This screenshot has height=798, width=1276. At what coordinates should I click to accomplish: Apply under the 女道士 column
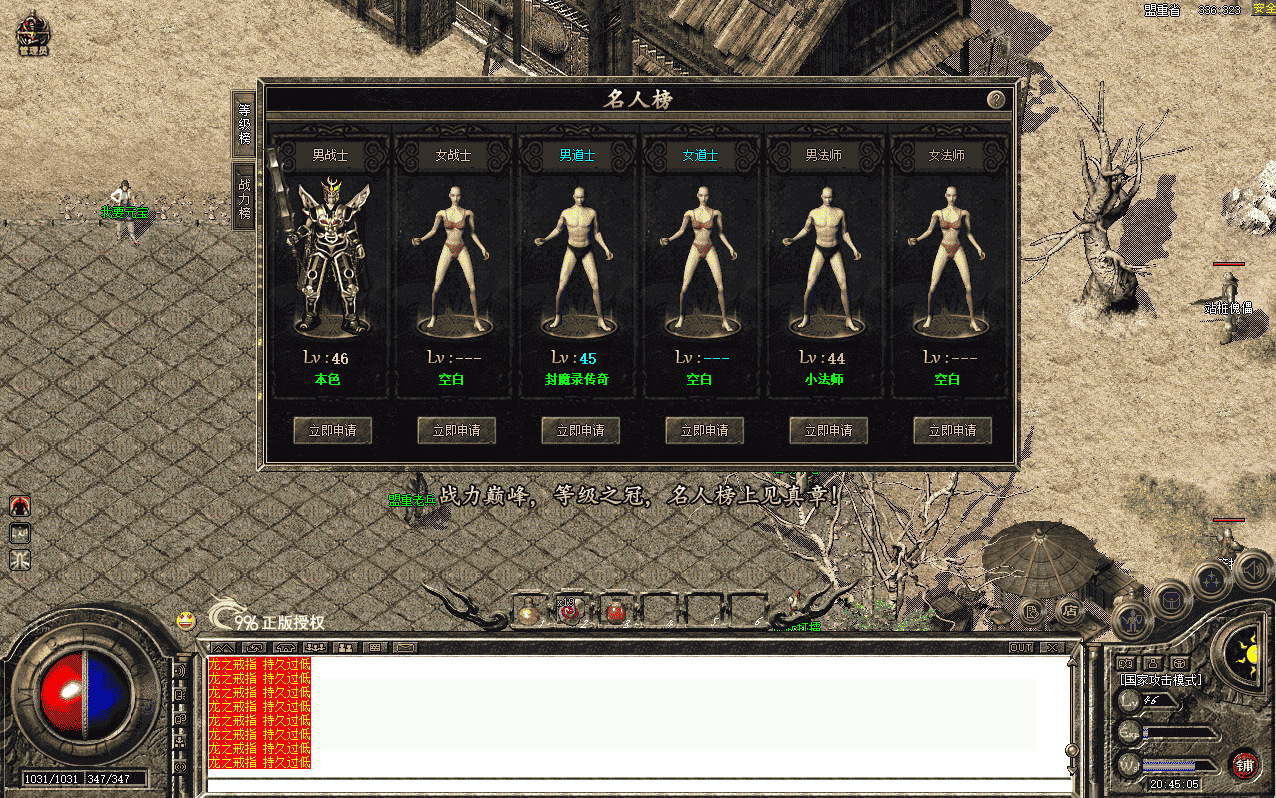click(704, 430)
